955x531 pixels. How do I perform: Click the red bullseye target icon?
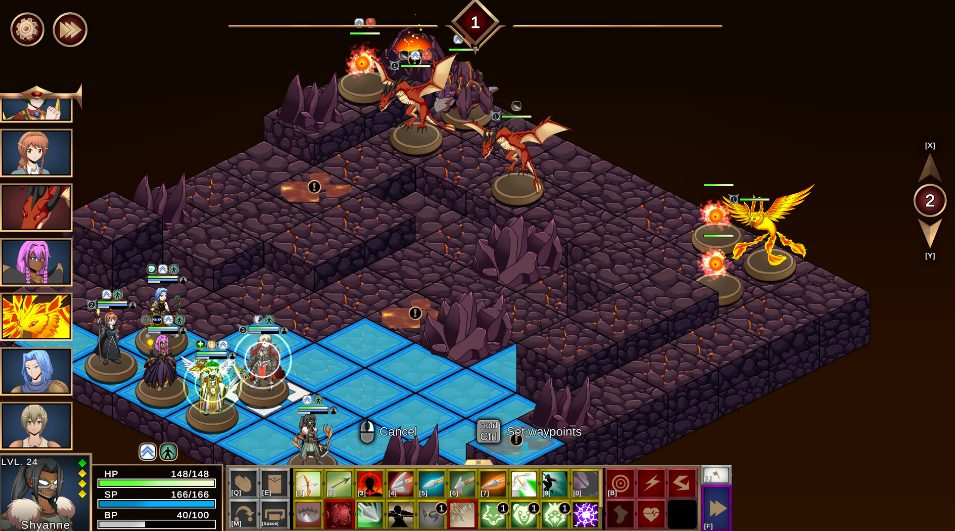pyautogui.click(x=620, y=484)
